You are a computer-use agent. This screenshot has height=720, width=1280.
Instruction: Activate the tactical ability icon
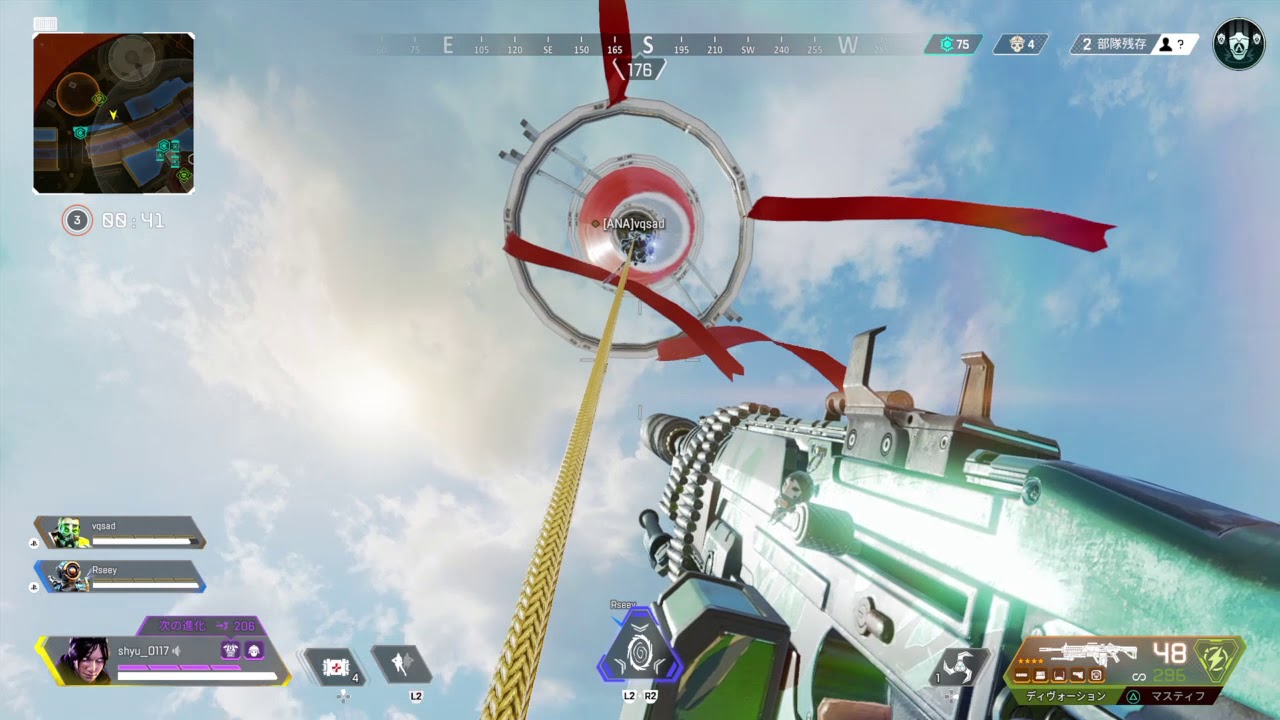click(x=402, y=664)
